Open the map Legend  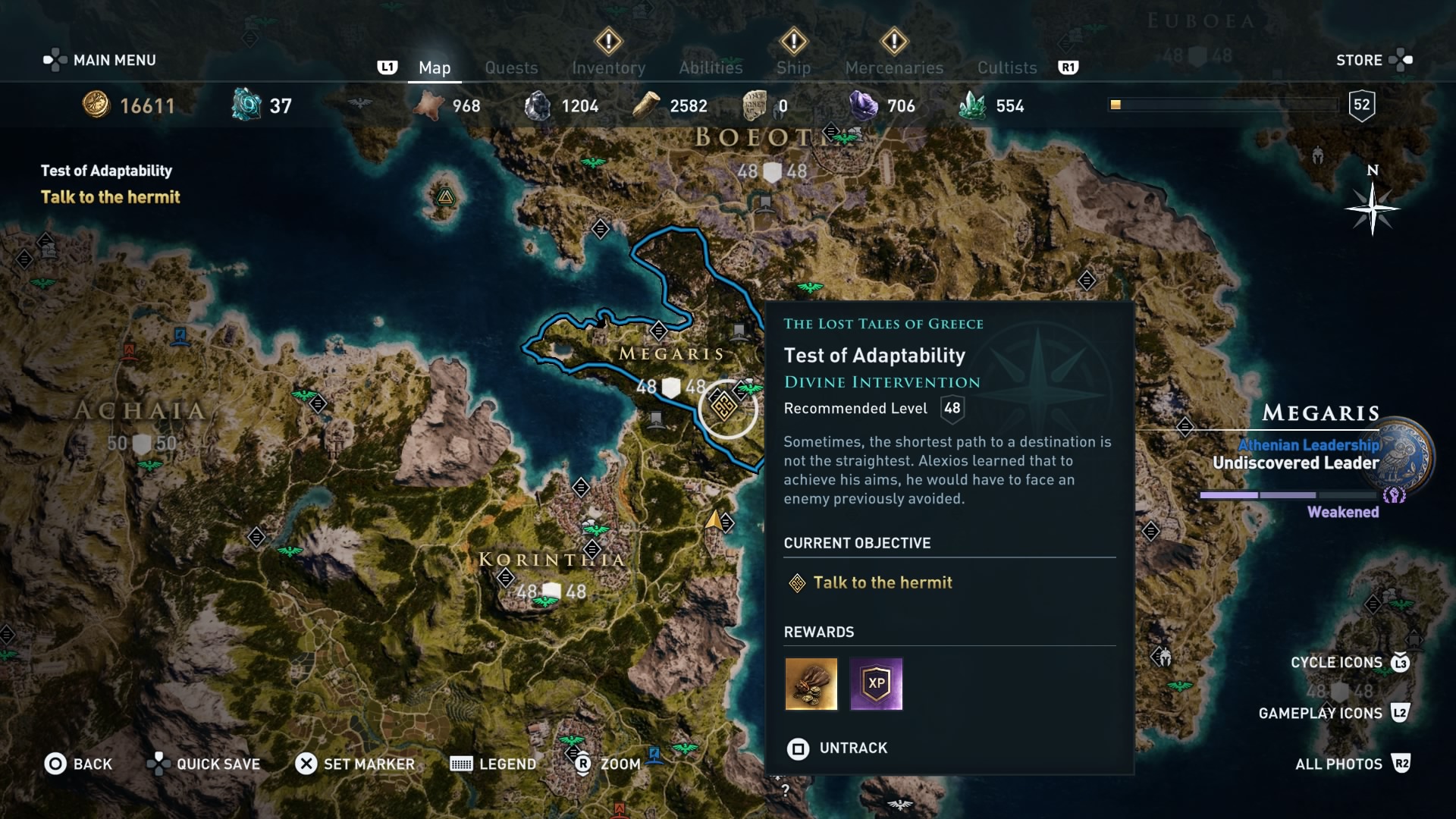pyautogui.click(x=493, y=764)
